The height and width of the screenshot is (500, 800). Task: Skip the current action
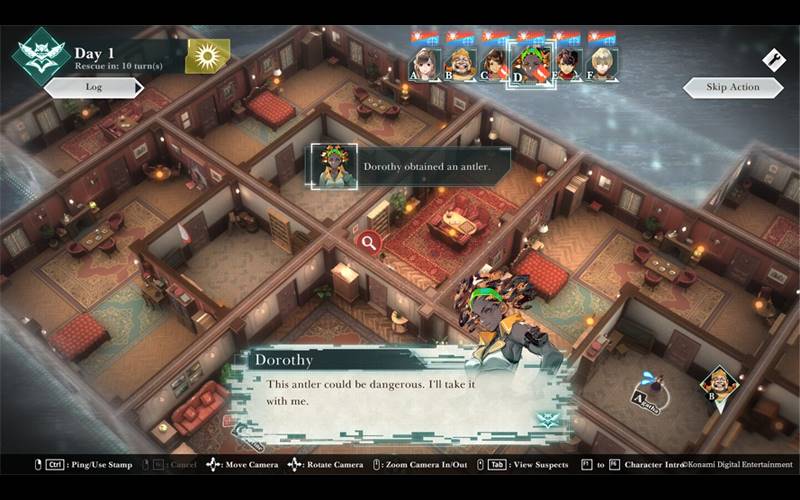tap(733, 87)
